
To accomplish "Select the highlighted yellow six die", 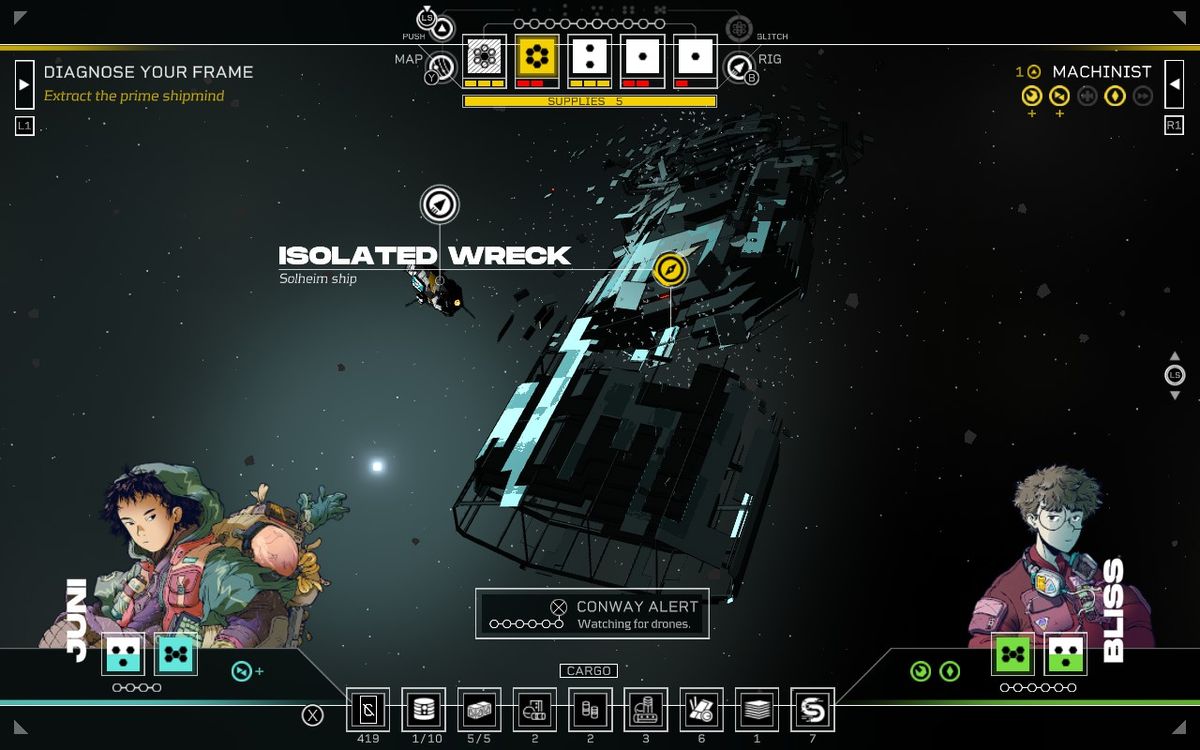I will 538,56.
